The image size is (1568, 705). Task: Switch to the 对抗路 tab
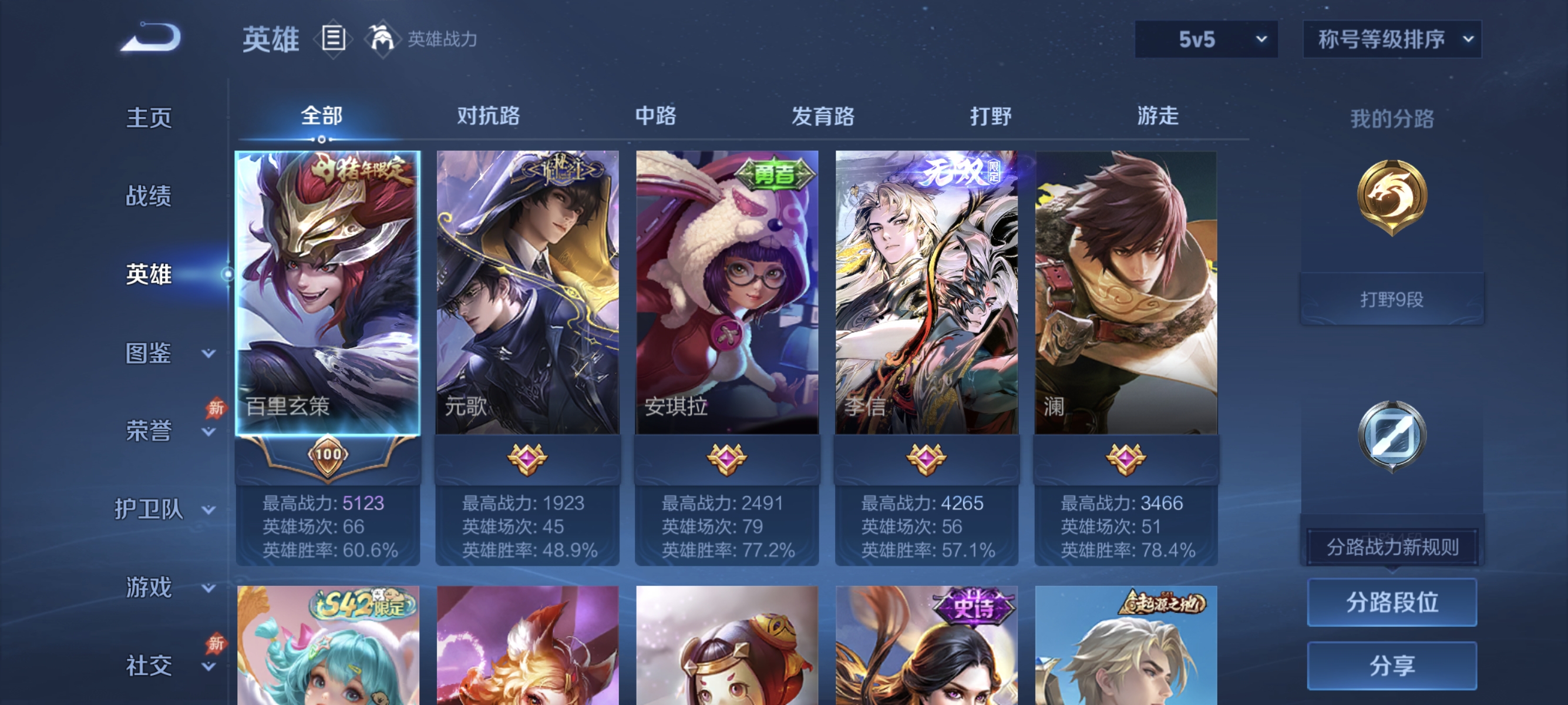pyautogui.click(x=488, y=116)
